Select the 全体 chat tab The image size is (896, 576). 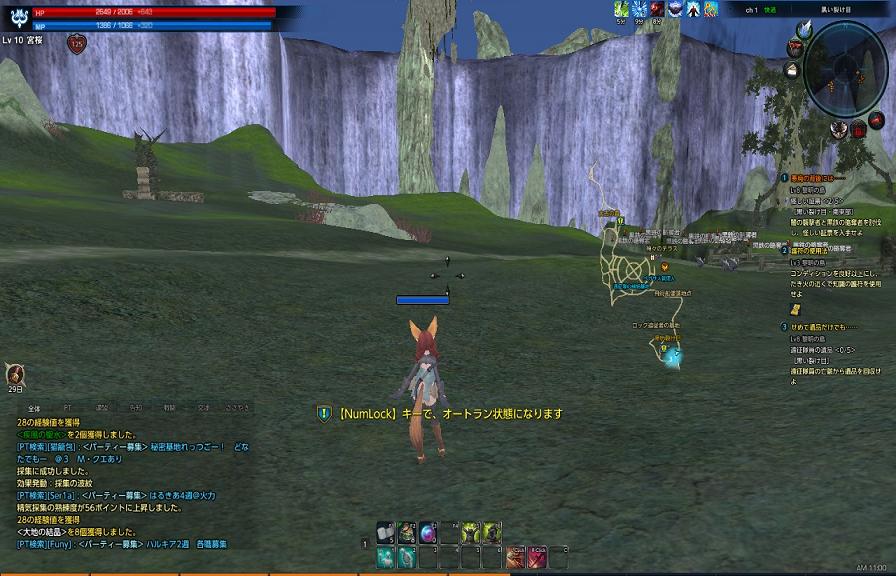33,408
